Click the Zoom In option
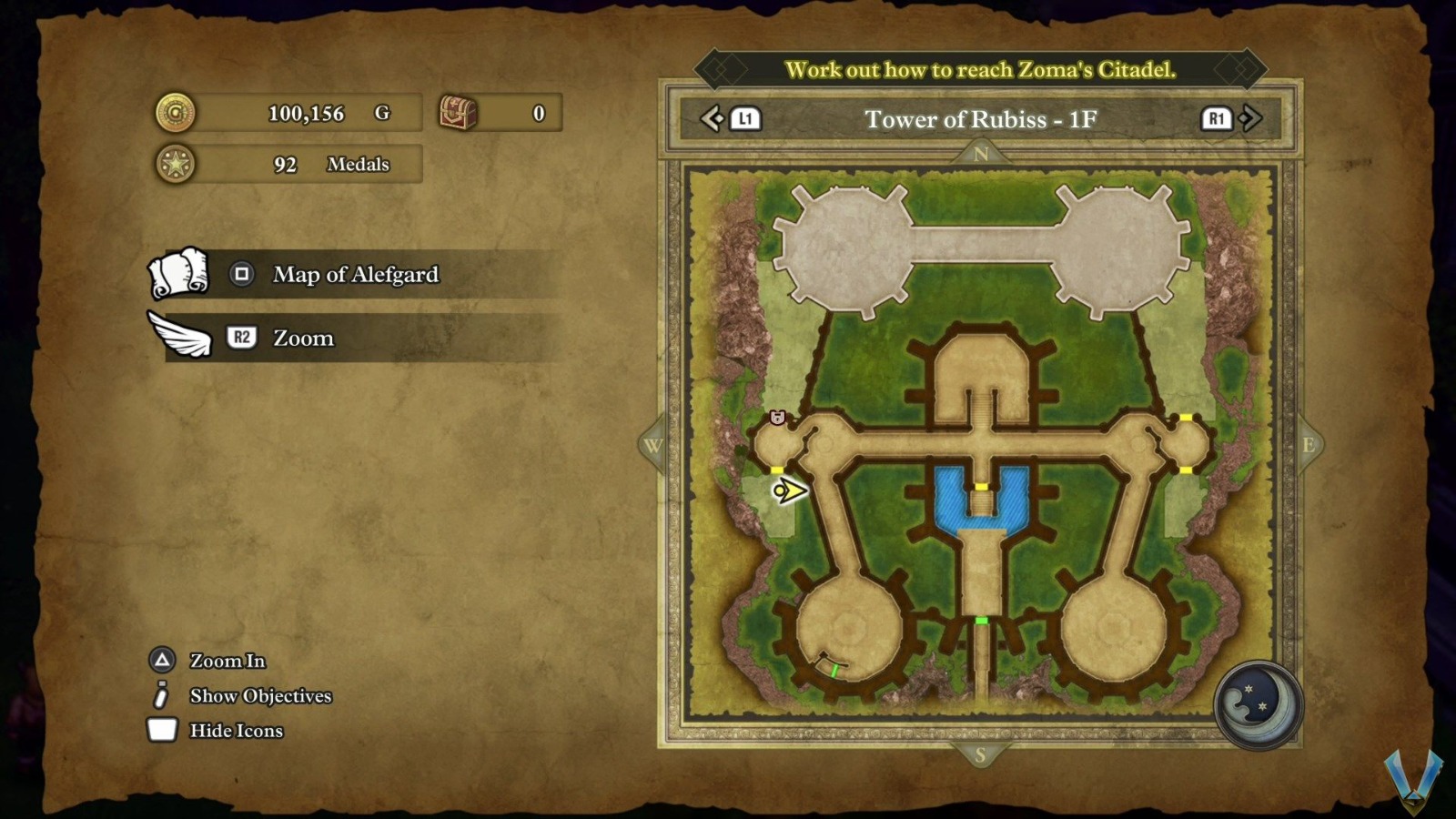 (227, 661)
